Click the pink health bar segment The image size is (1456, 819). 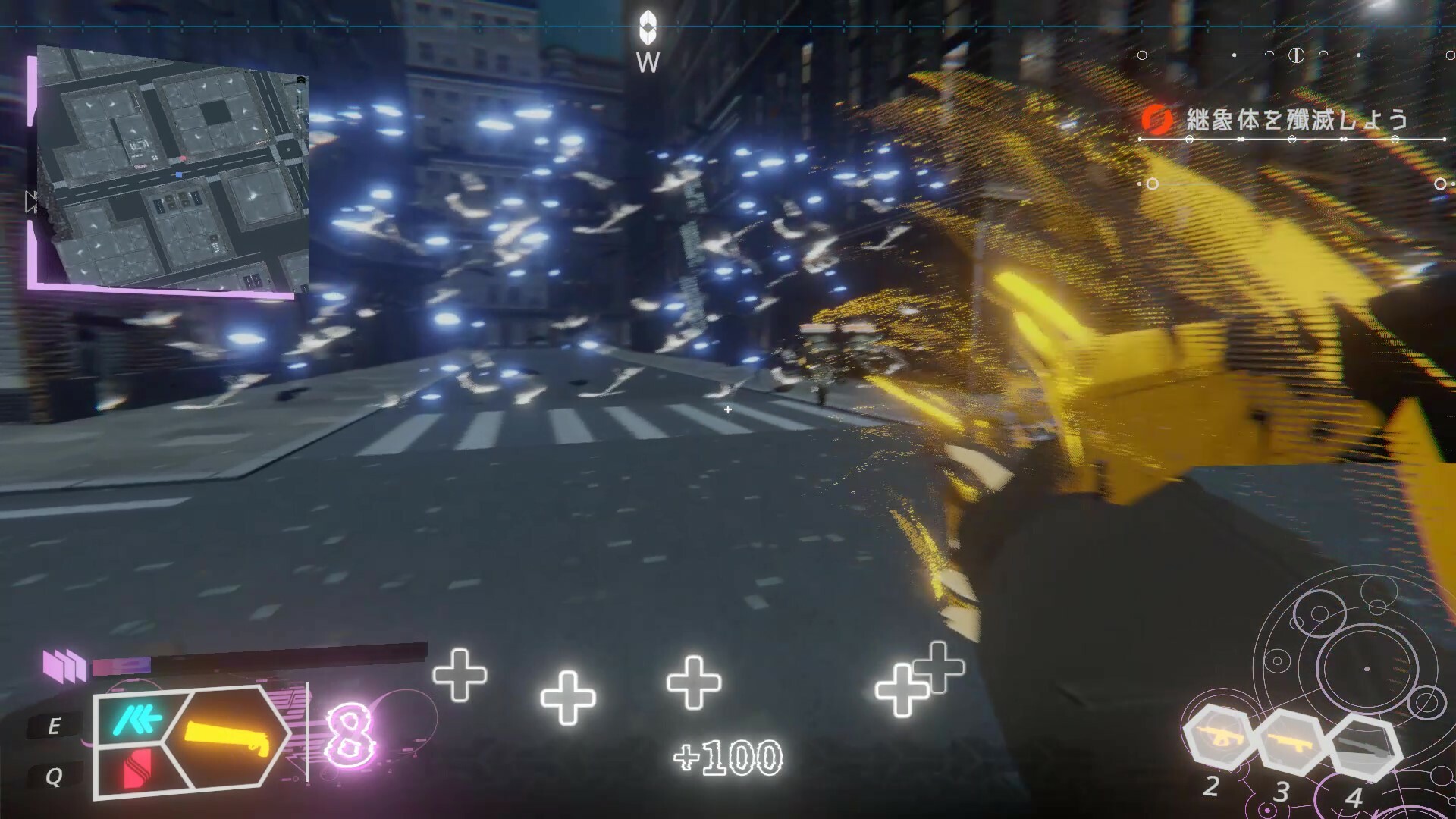121,667
